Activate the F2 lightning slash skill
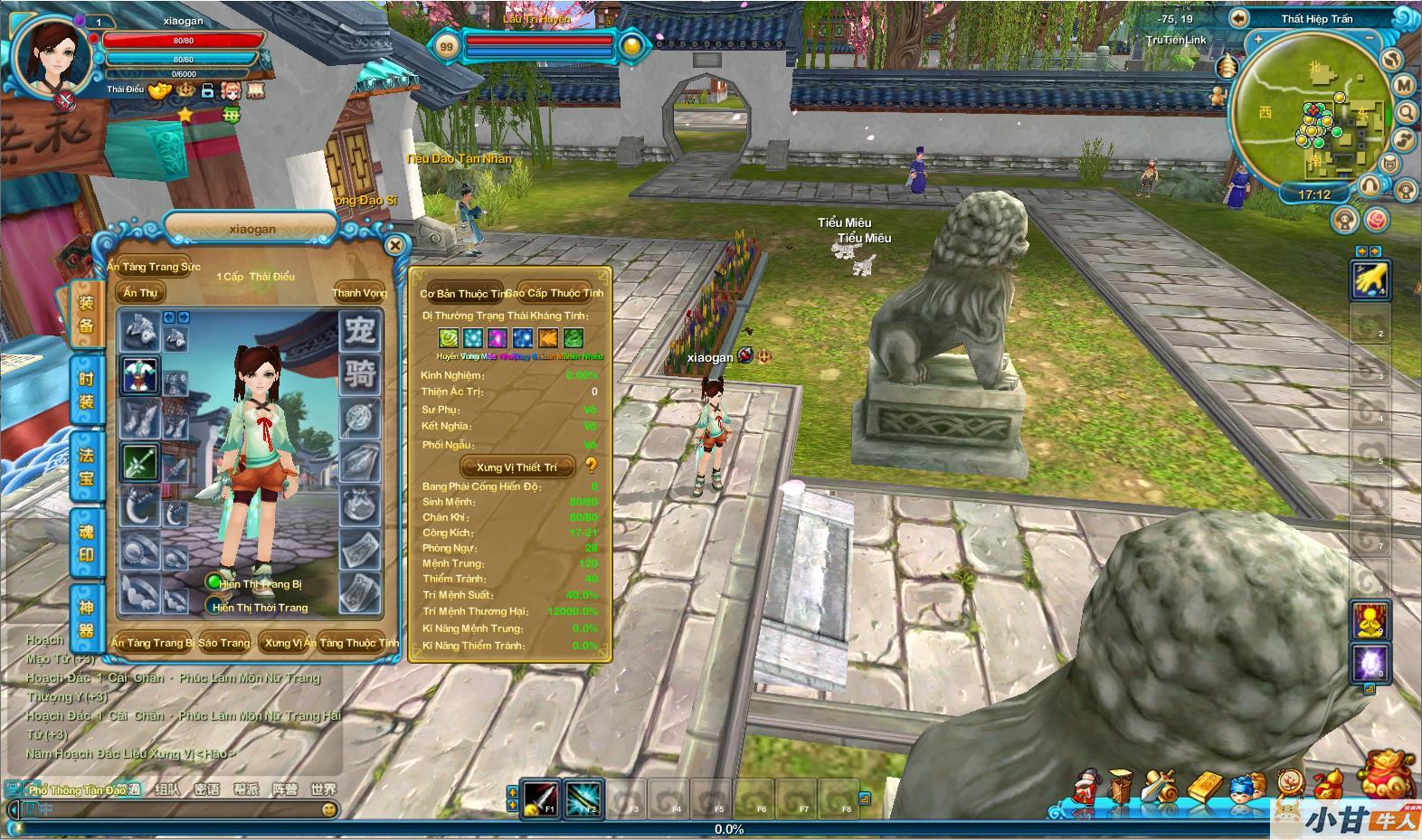Image resolution: width=1422 pixels, height=840 pixels. [x=583, y=798]
